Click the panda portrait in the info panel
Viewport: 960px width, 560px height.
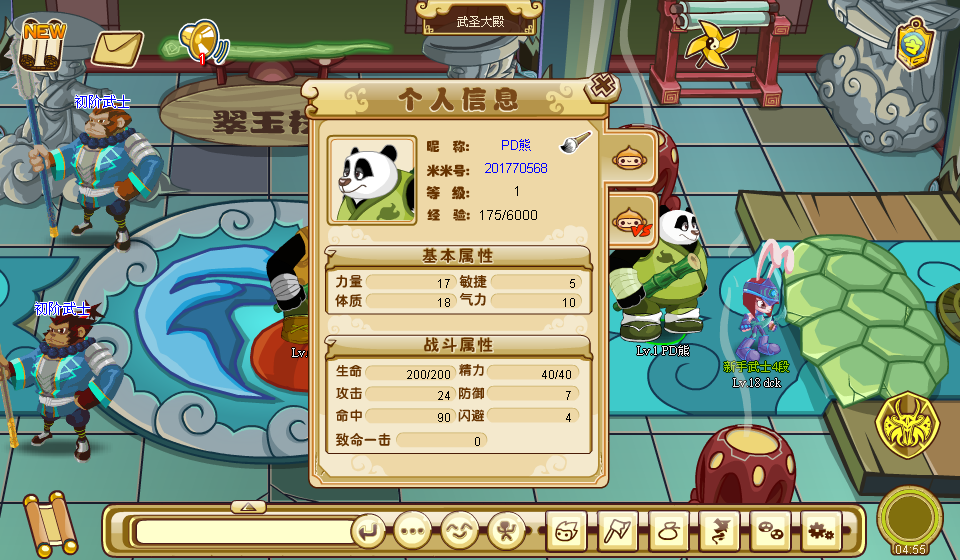(372, 180)
